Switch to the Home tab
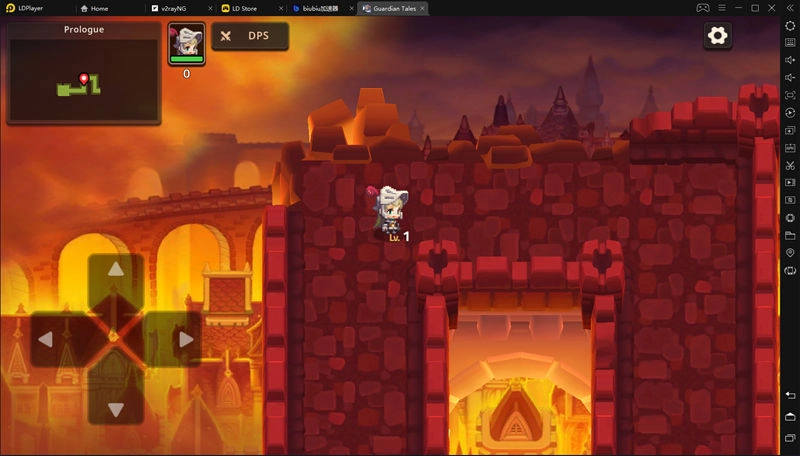800x456 pixels. click(99, 8)
